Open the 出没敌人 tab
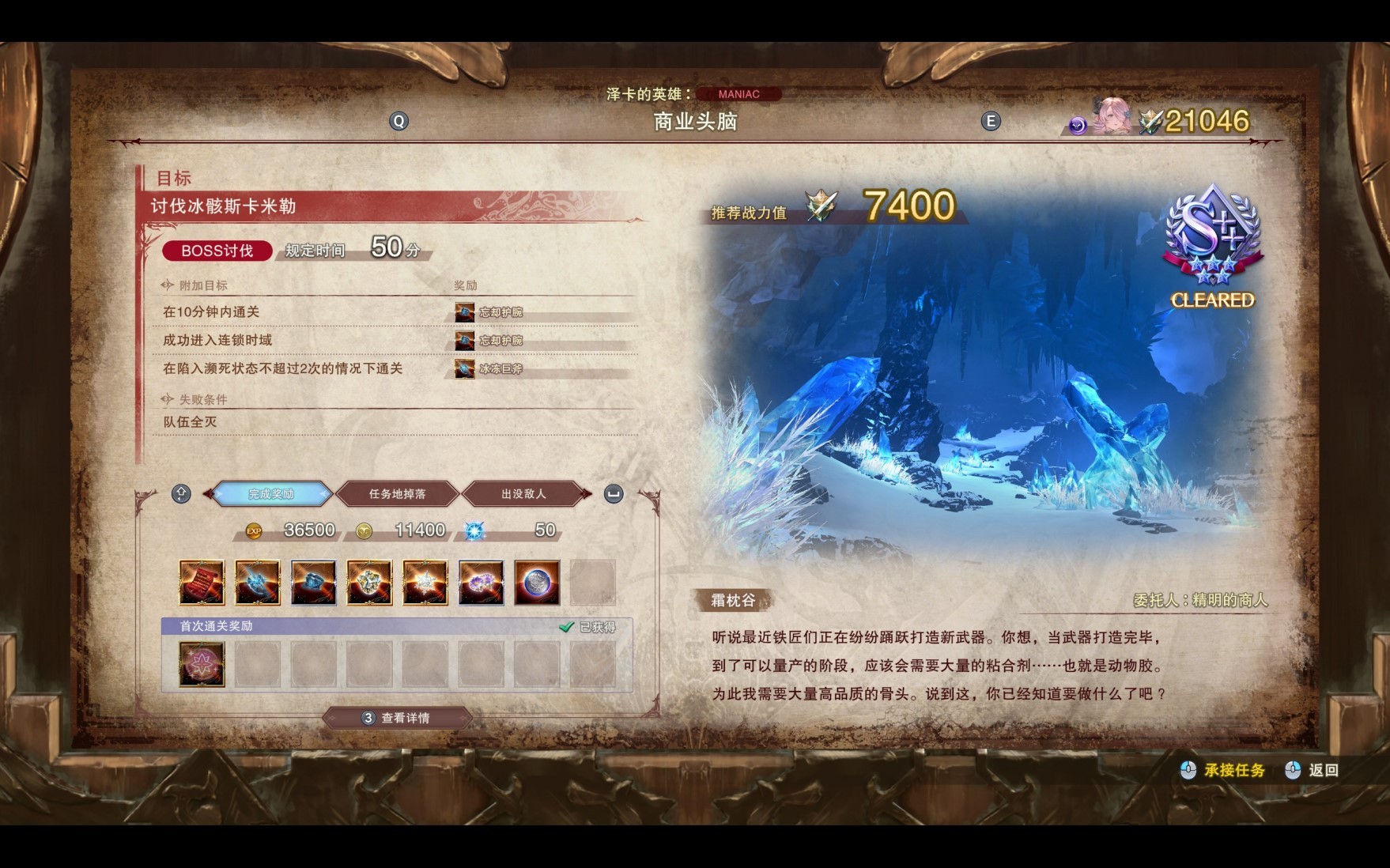 pyautogui.click(x=522, y=492)
